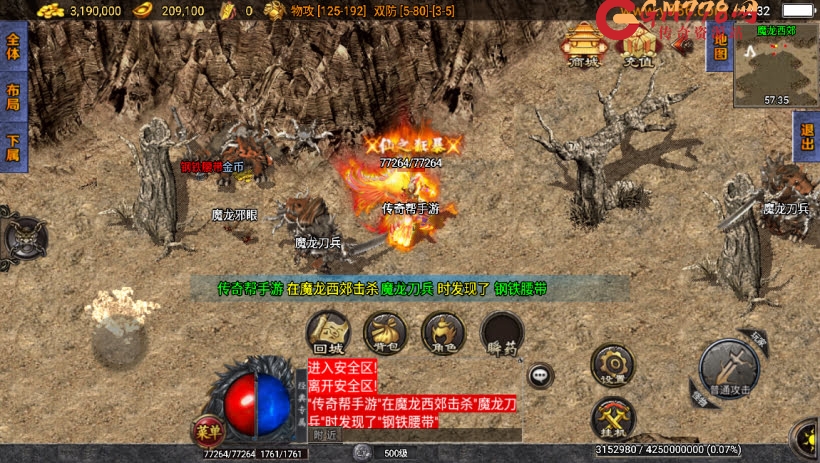Use the 回城 return-to-town scroll

328,332
